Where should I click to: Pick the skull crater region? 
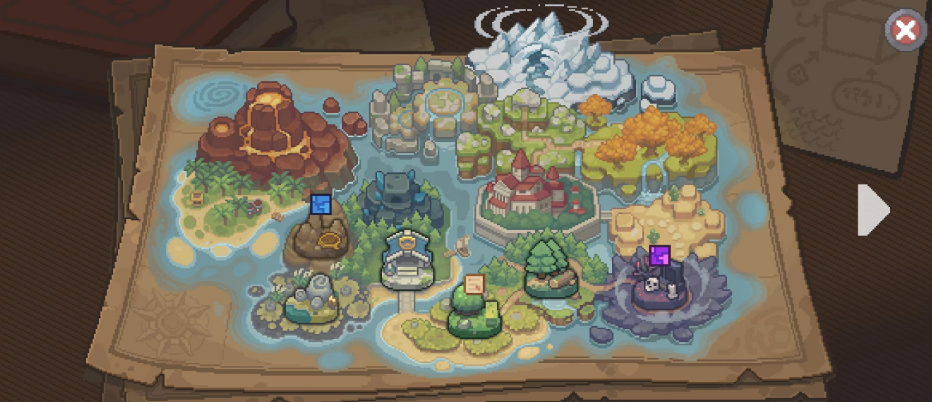point(655,288)
